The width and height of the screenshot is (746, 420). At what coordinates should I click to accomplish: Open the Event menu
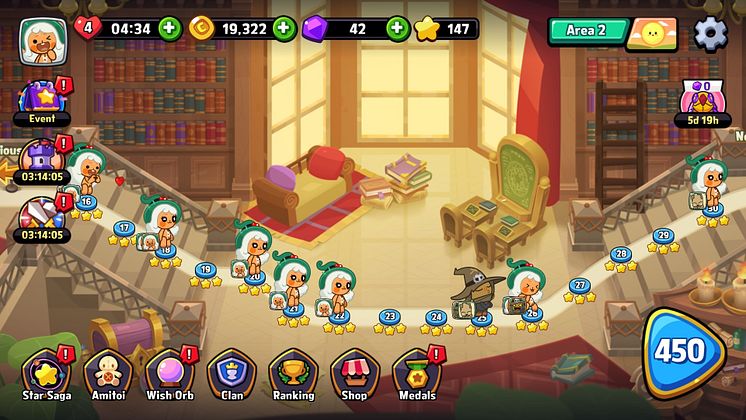tap(41, 101)
